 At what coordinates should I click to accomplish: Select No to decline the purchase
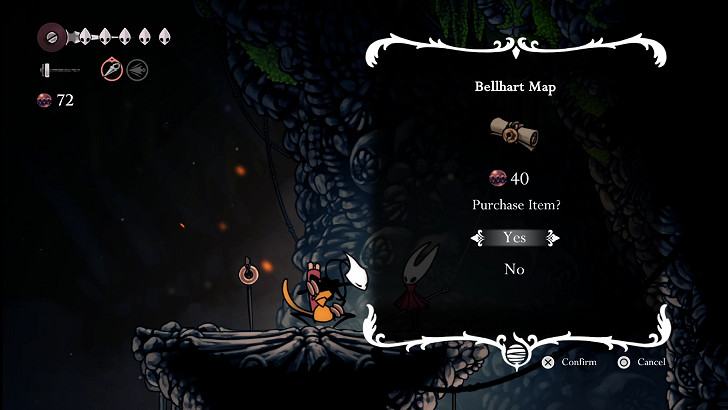(x=514, y=269)
